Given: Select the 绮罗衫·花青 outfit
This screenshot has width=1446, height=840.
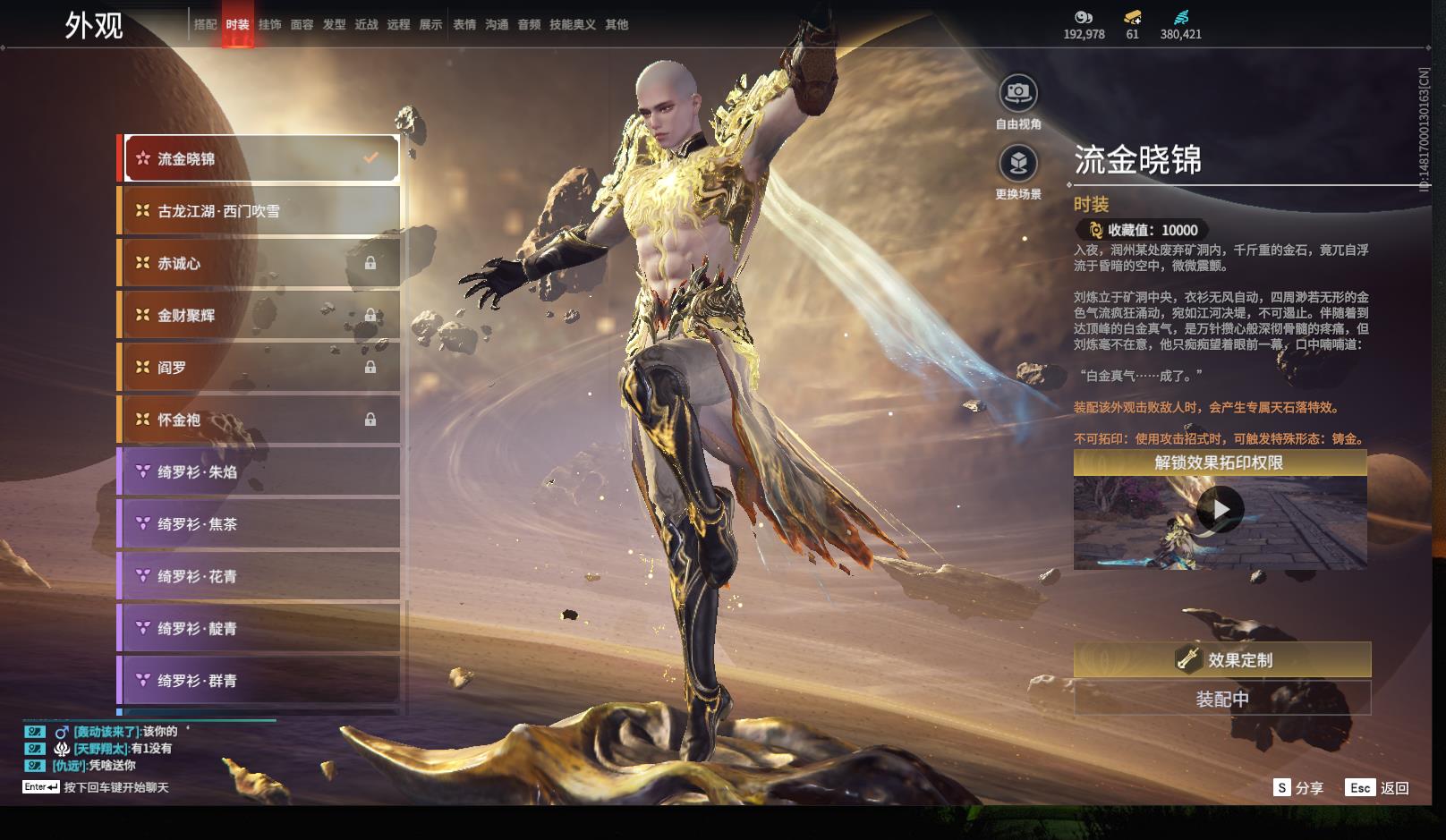Looking at the screenshot, I should click(x=259, y=576).
